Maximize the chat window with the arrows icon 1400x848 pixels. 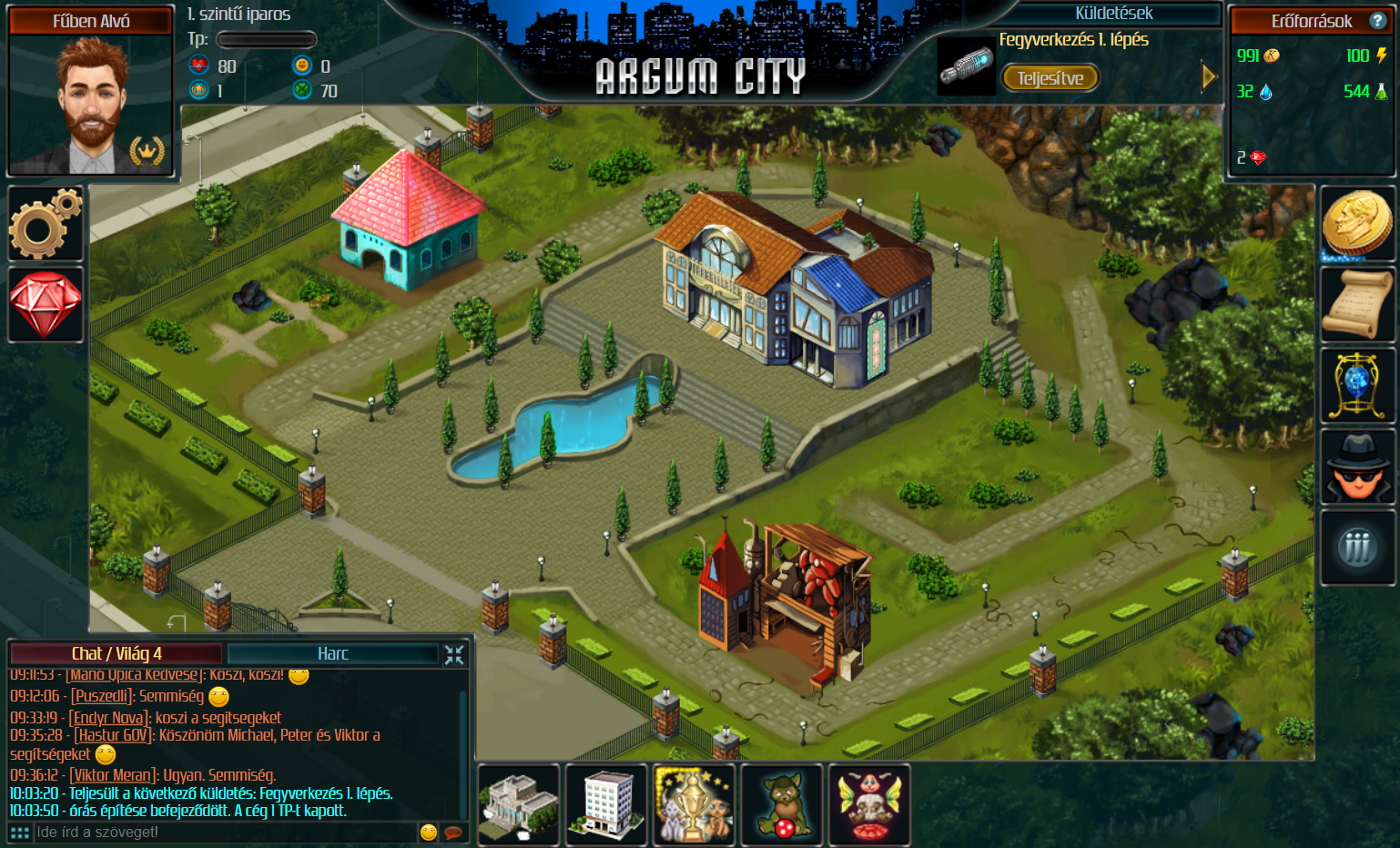coord(453,653)
